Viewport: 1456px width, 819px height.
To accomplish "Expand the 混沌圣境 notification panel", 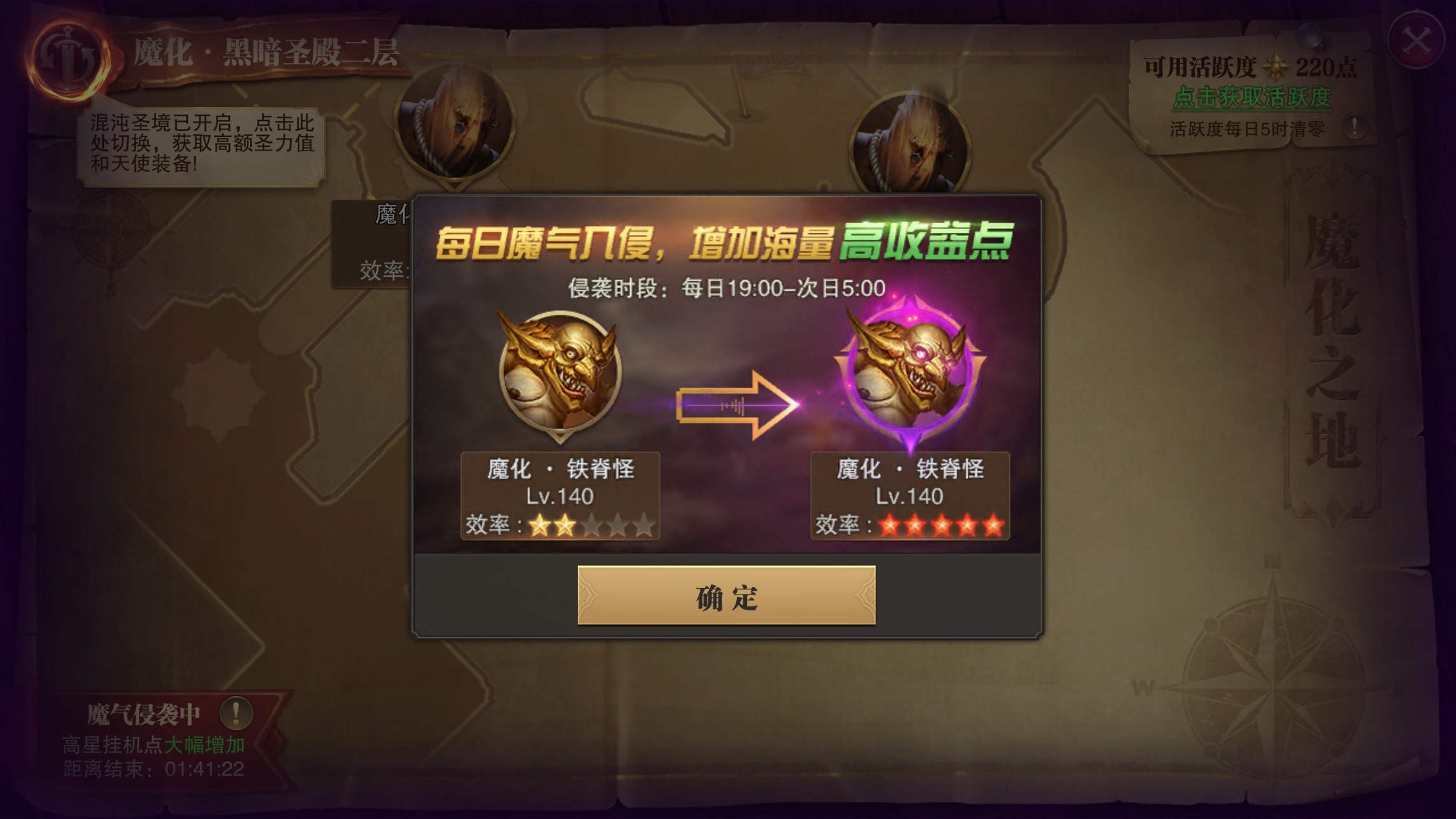I will [x=201, y=144].
